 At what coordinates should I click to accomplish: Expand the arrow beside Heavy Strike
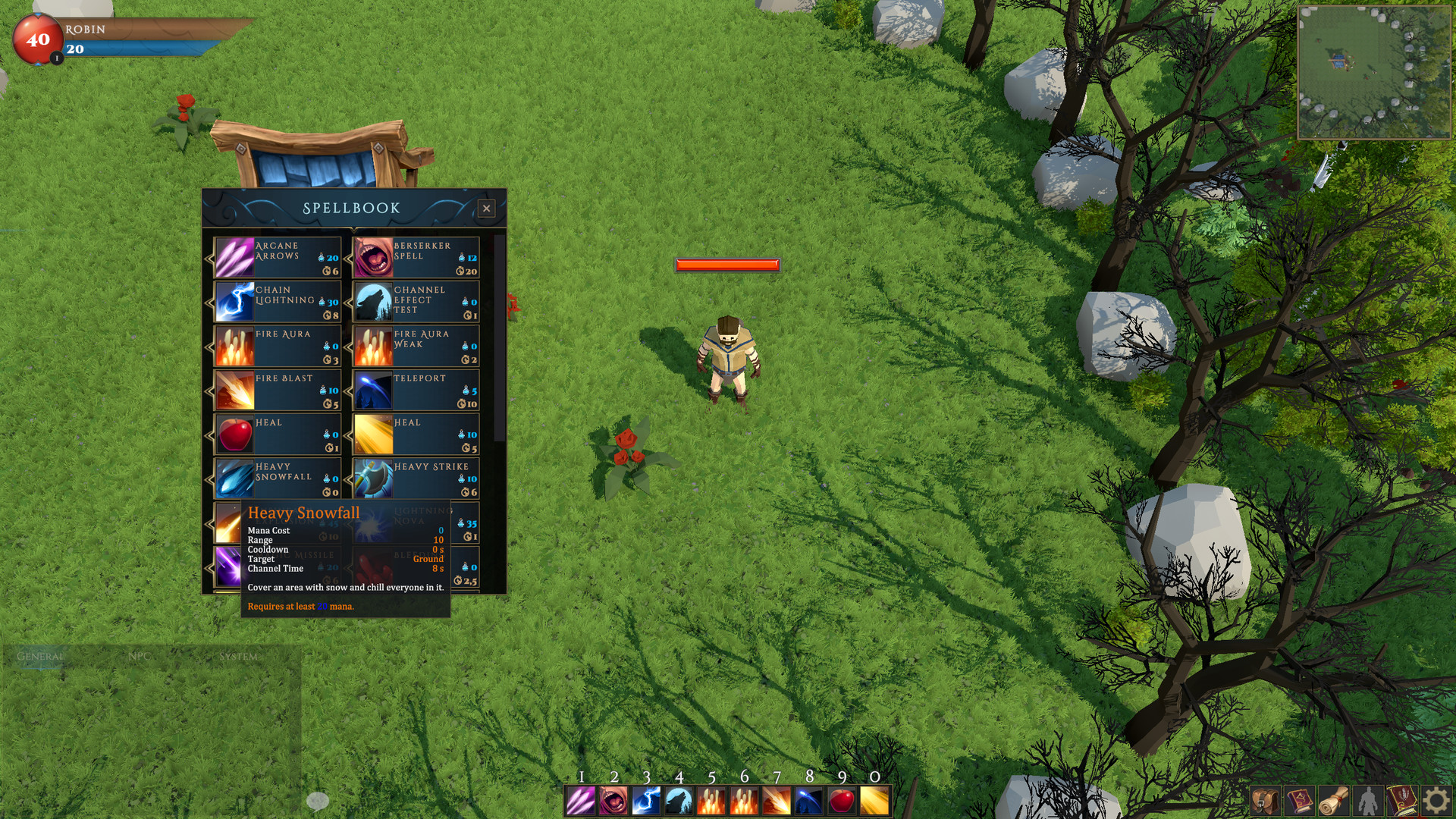346,479
